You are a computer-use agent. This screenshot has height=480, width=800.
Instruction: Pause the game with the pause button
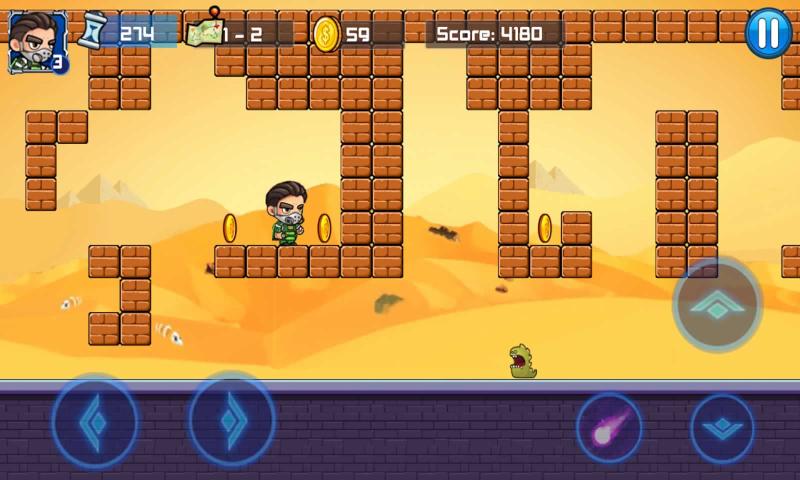point(768,33)
